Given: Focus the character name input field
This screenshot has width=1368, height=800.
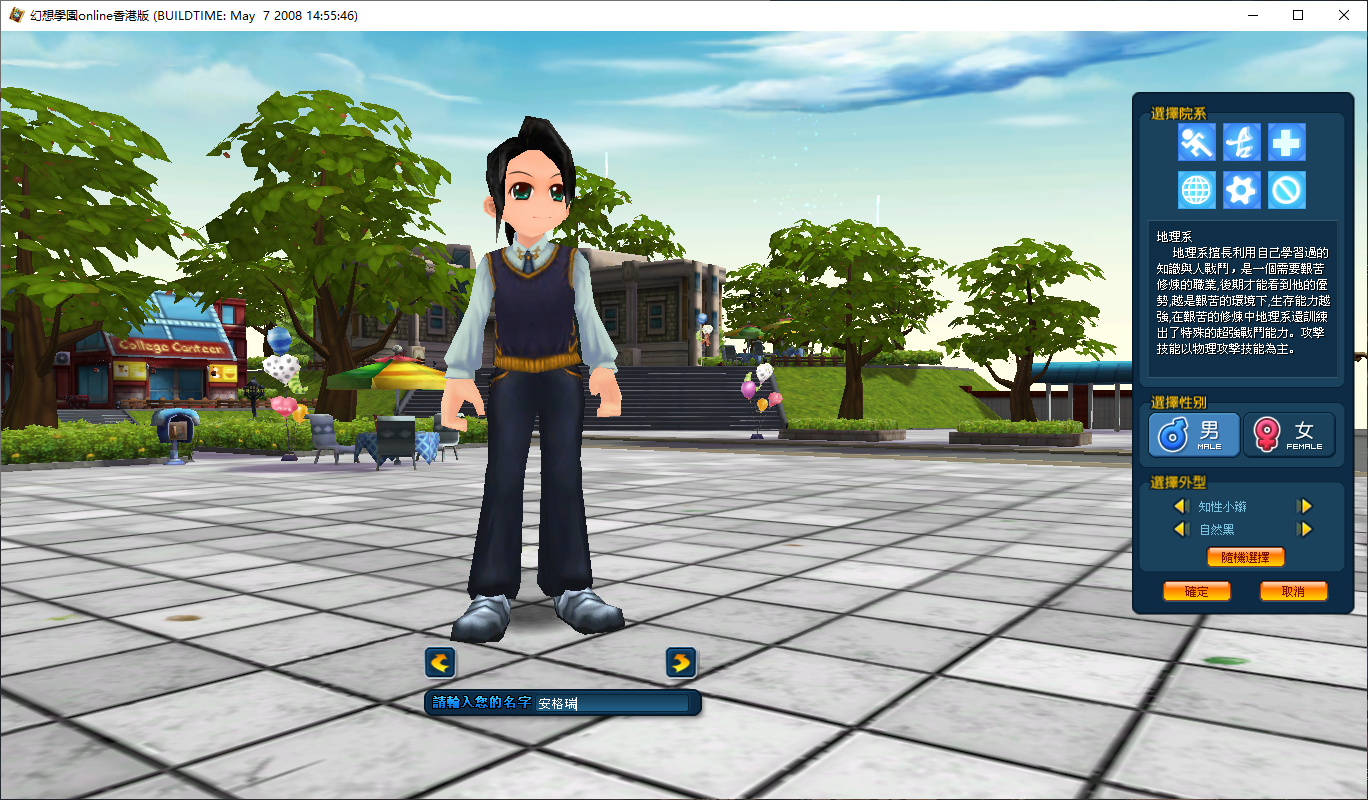Looking at the screenshot, I should (612, 704).
